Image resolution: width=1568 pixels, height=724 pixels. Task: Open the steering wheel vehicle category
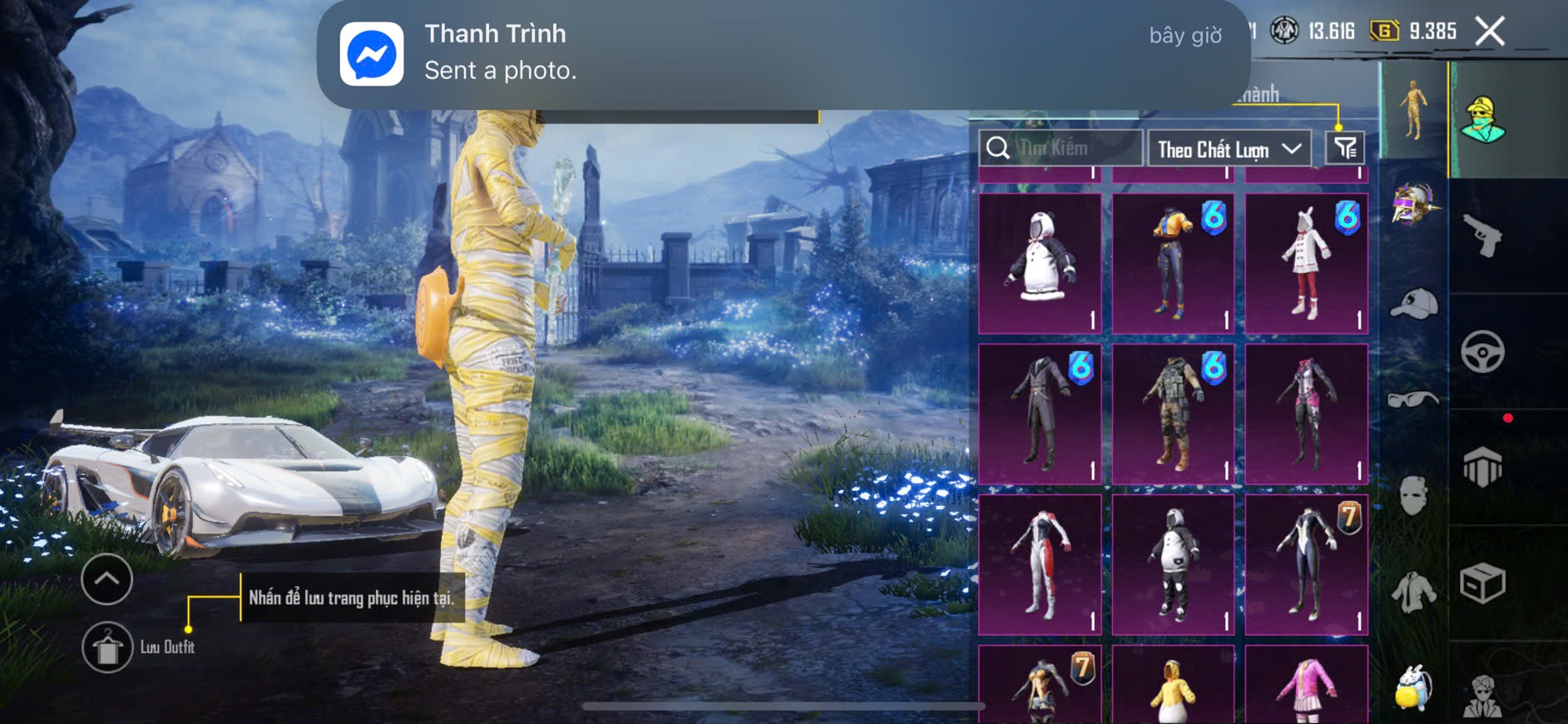(x=1482, y=352)
